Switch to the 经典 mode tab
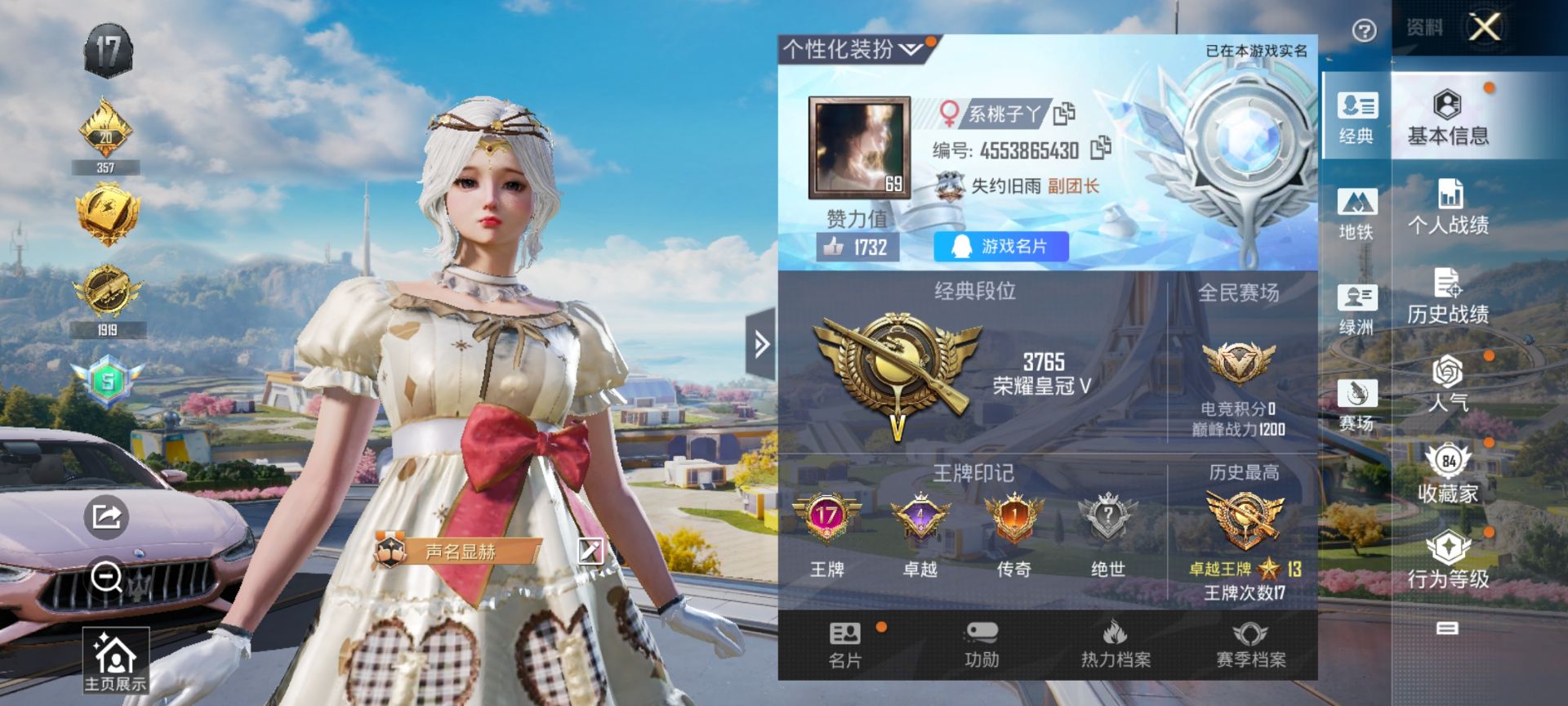1568x706 pixels. (1356, 116)
